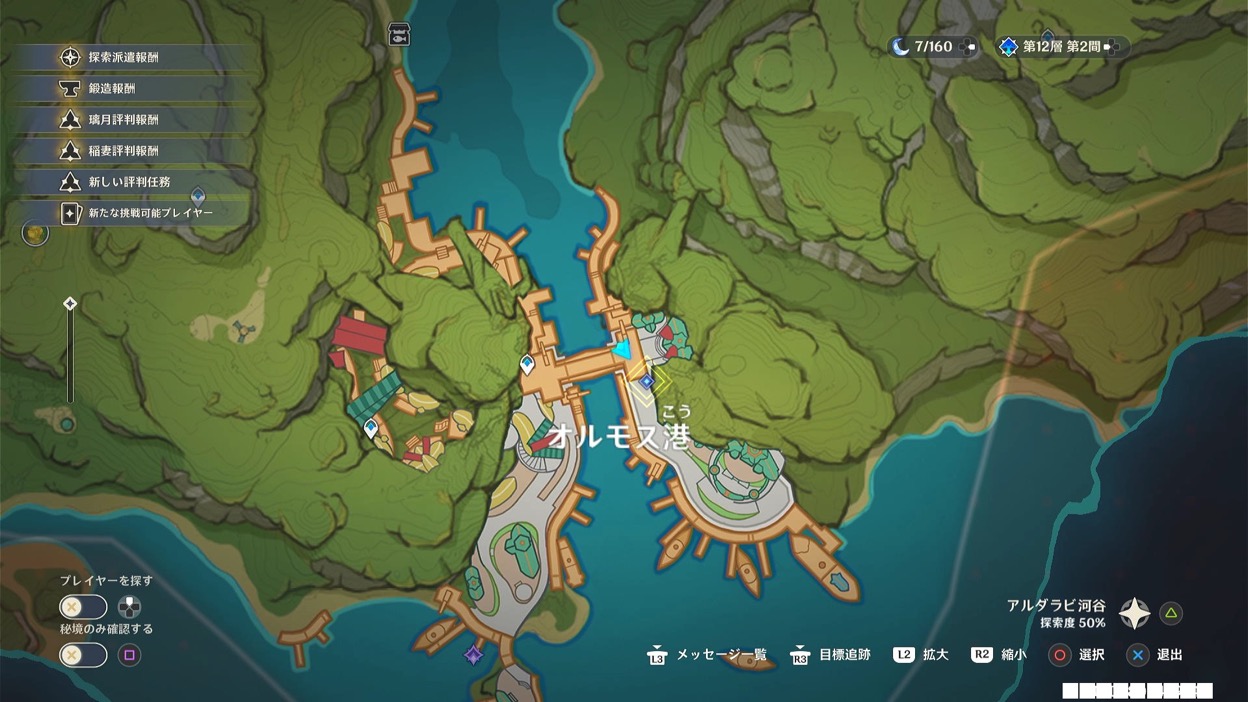Image resolution: width=1248 pixels, height=702 pixels.
Task: Select the purple domain marker on the southern dock
Action: pos(474,655)
